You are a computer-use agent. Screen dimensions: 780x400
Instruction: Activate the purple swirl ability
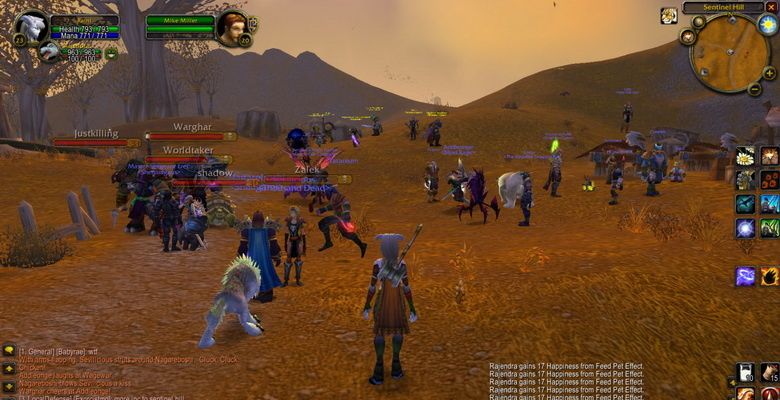tap(744, 276)
